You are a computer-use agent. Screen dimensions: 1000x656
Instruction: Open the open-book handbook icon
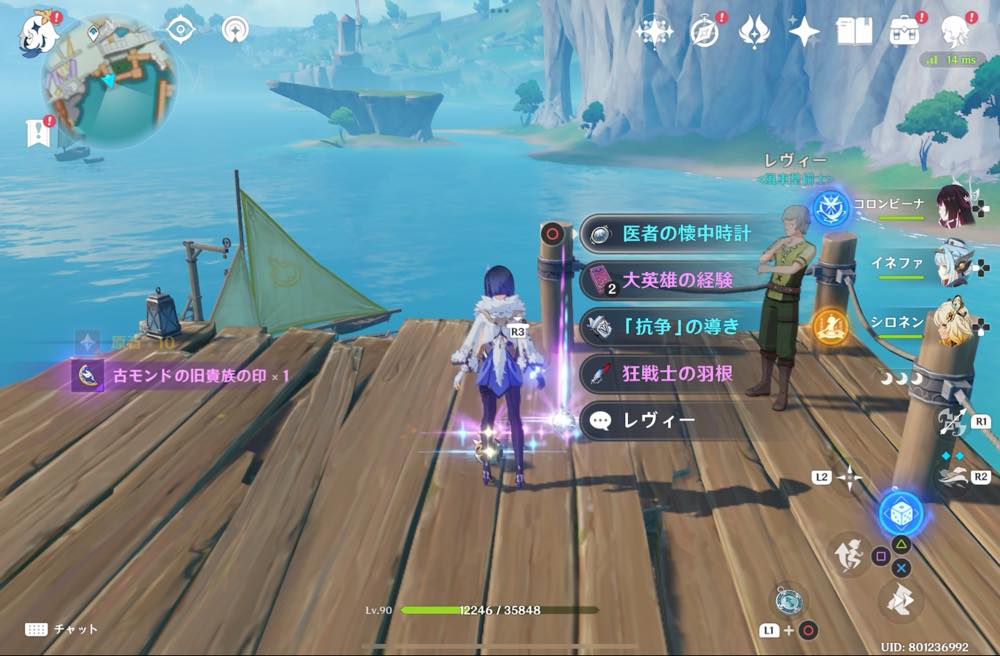pos(854,32)
